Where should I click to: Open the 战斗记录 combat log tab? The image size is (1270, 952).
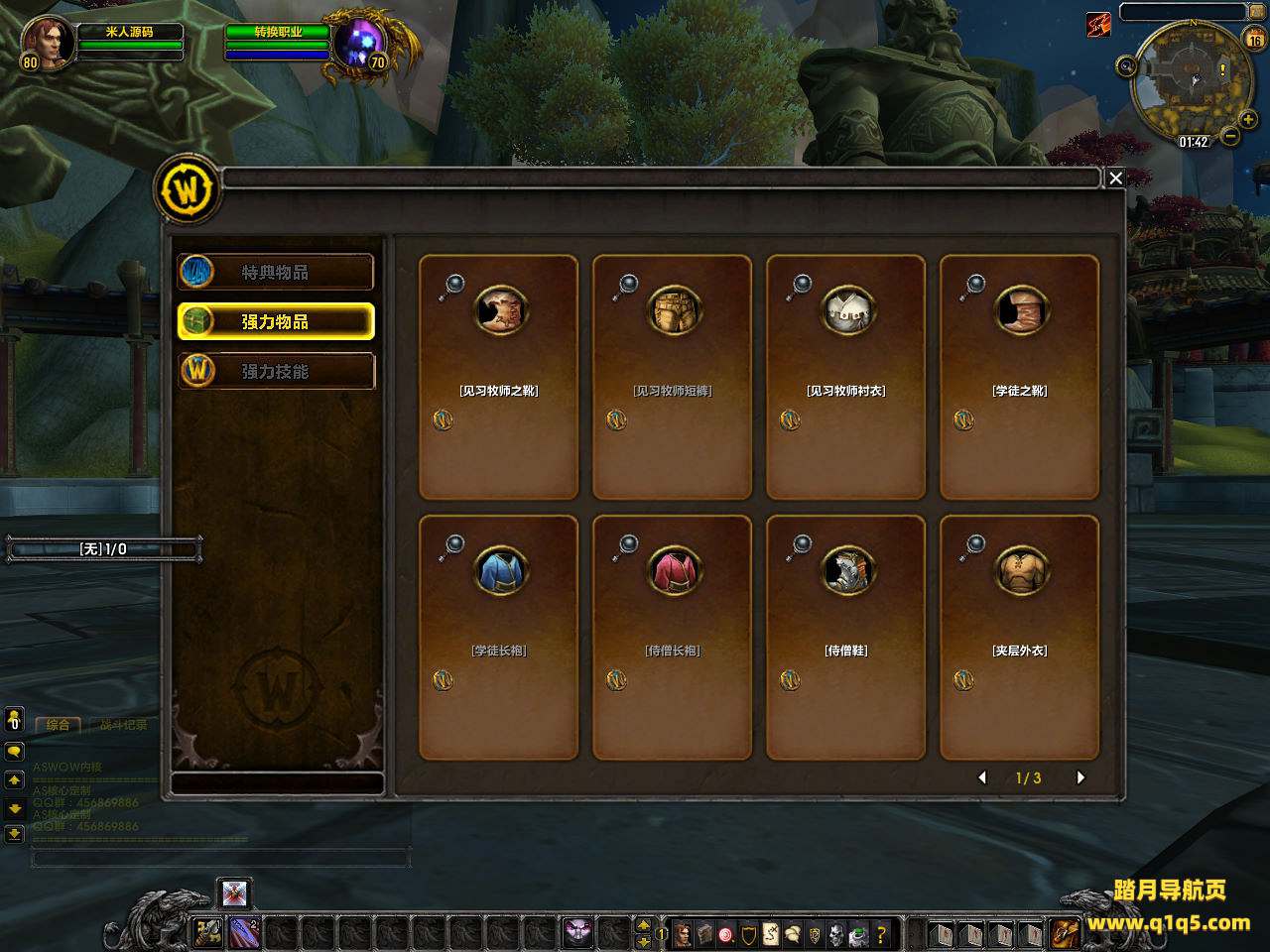(123, 725)
